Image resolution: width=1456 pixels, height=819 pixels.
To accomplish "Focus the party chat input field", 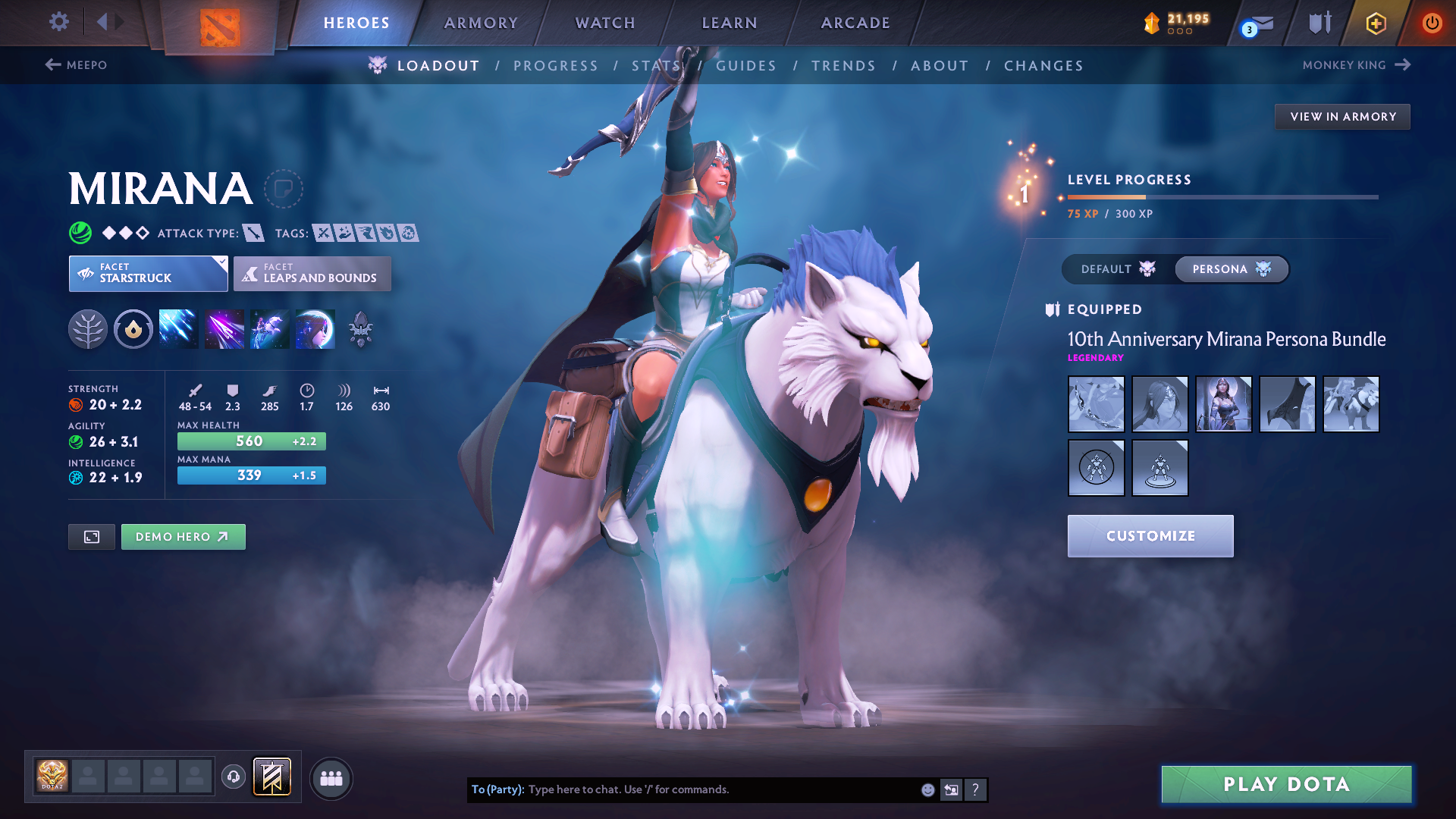I will point(720,789).
